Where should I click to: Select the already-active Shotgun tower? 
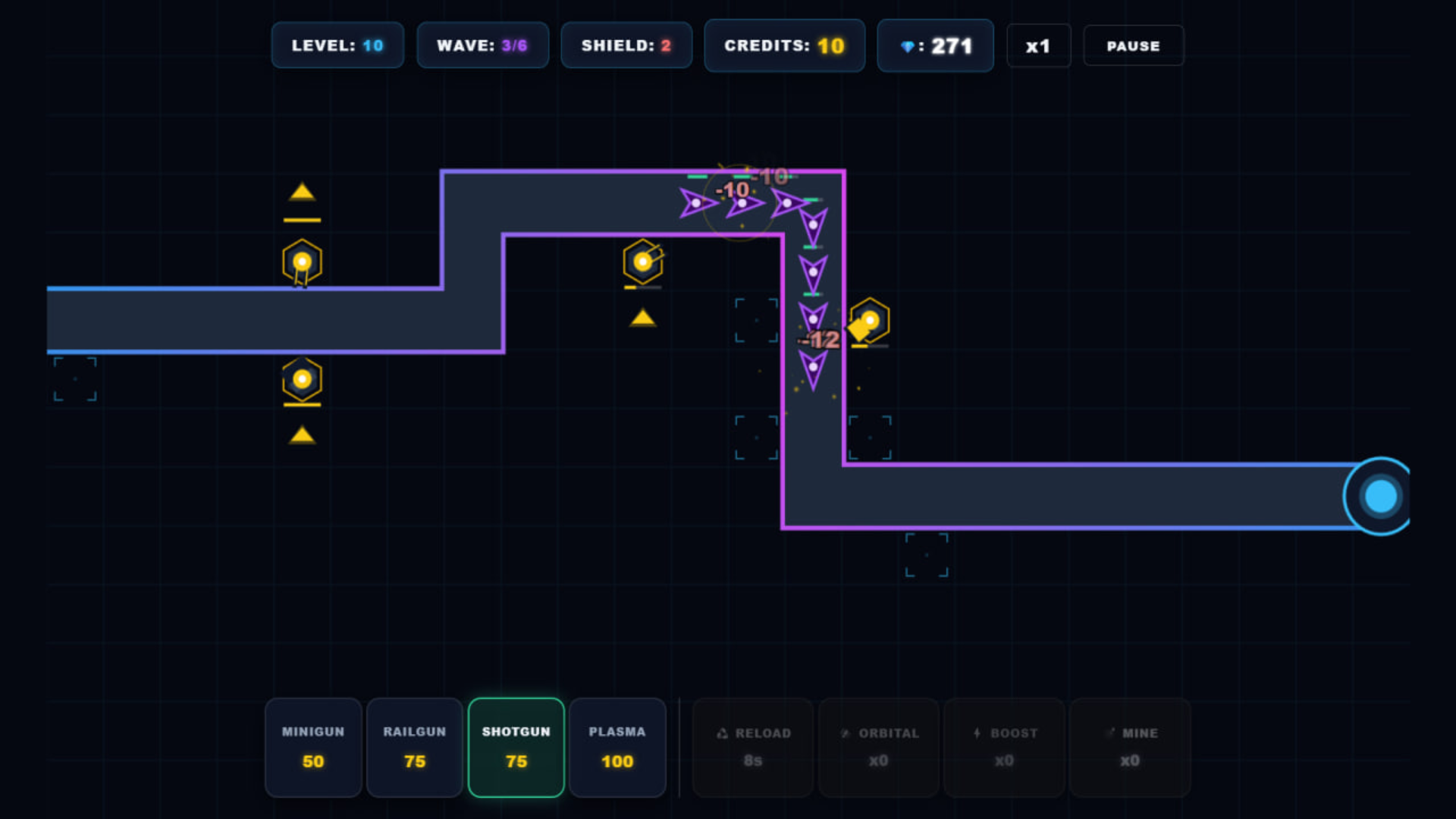tap(516, 747)
